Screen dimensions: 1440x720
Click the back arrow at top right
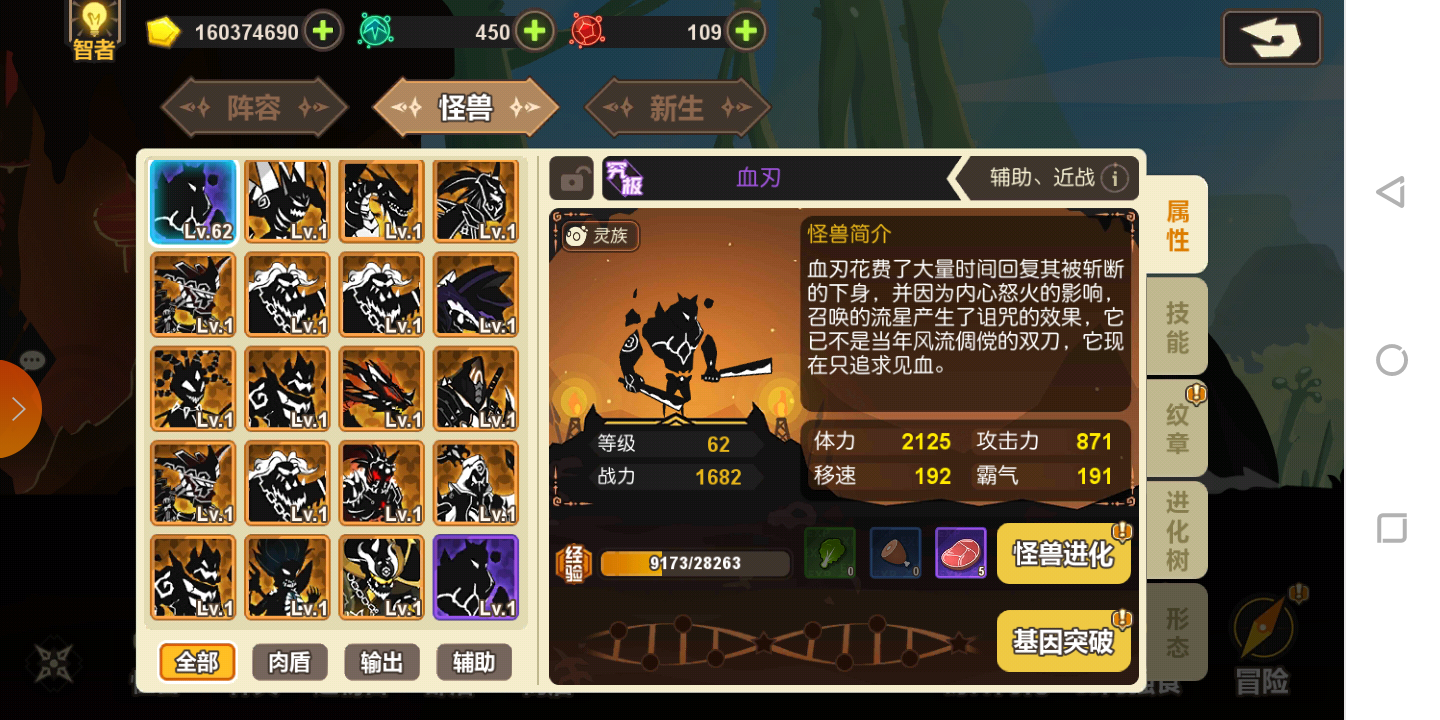pyautogui.click(x=1271, y=38)
